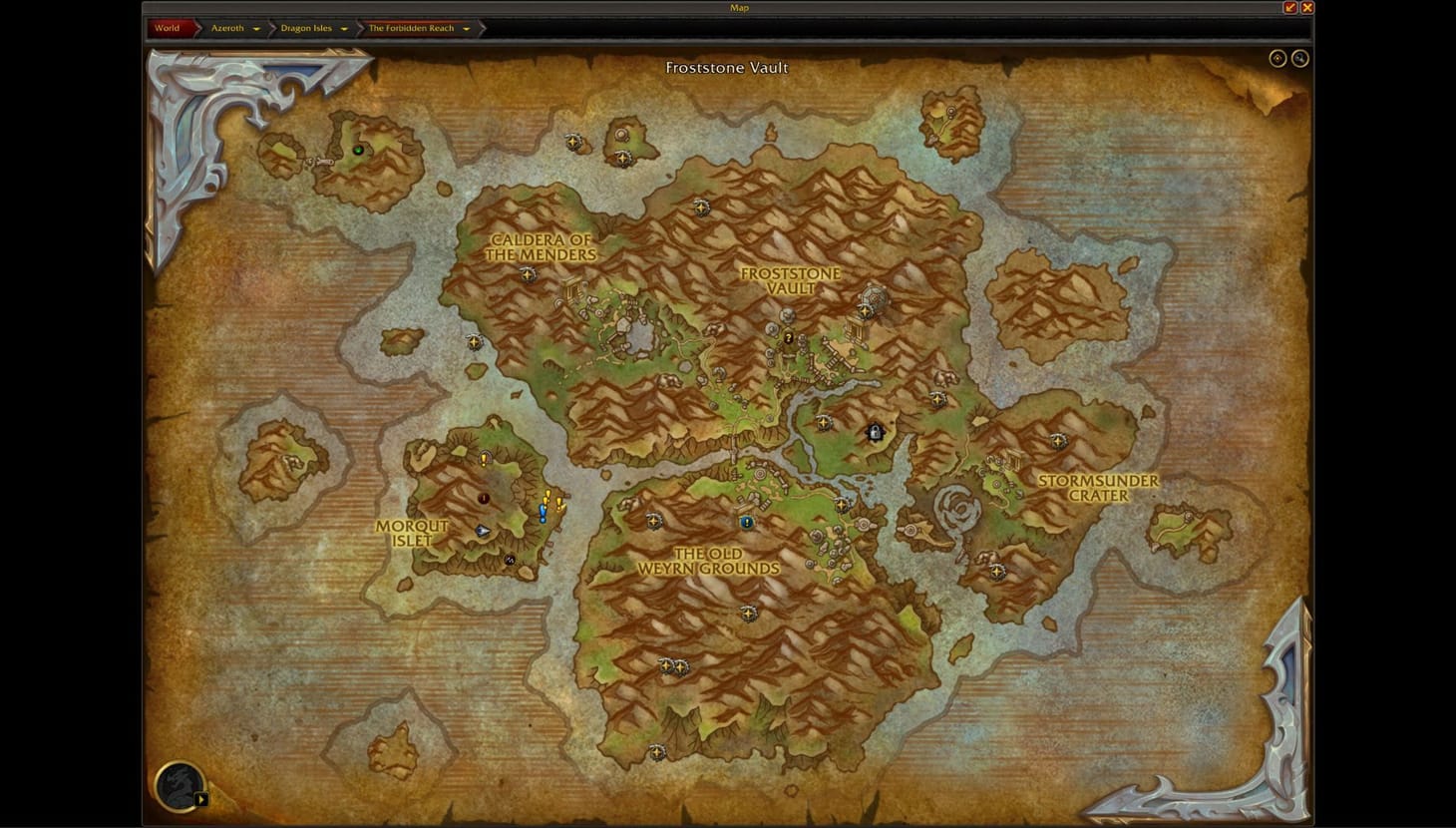Image resolution: width=1456 pixels, height=828 pixels.
Task: Click the Map title bar label
Action: coord(738,8)
